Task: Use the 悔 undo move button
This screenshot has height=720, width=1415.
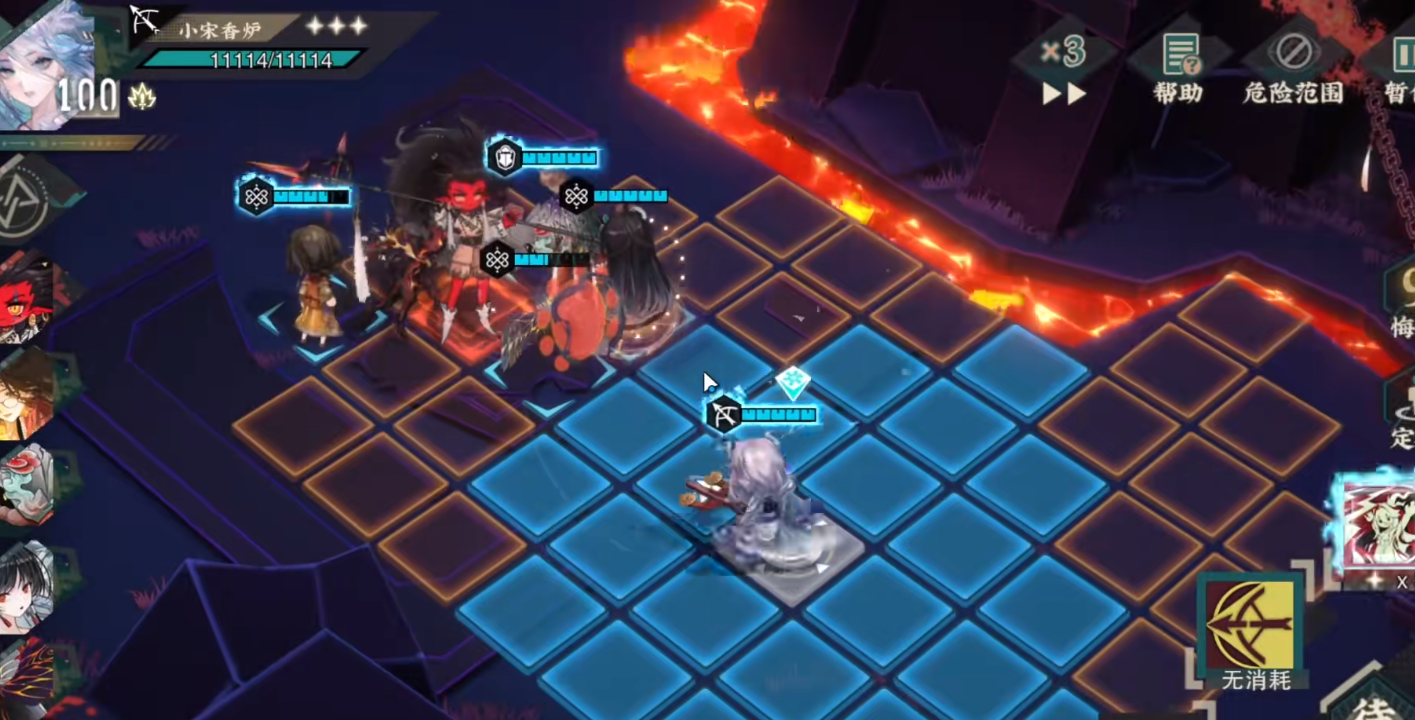Action: pyautogui.click(x=1402, y=300)
